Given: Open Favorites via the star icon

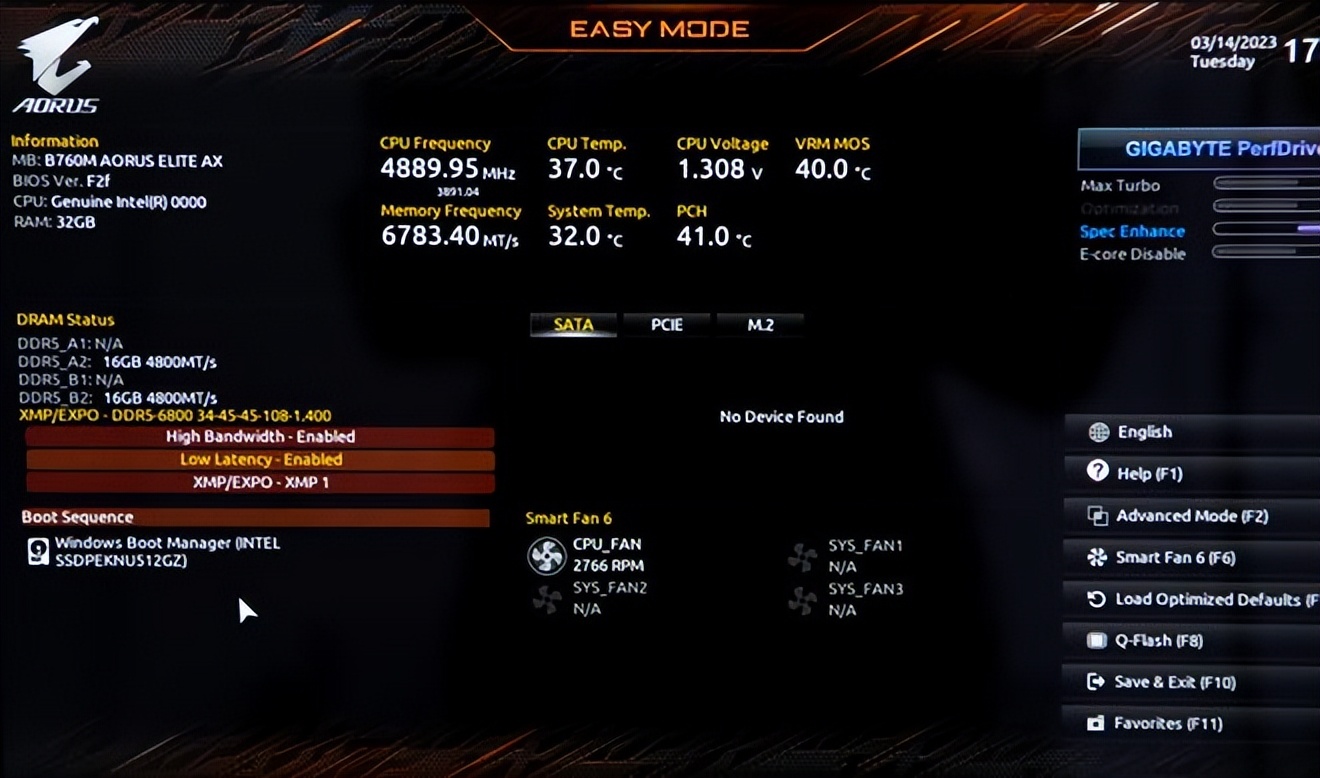Looking at the screenshot, I should pos(1097,723).
